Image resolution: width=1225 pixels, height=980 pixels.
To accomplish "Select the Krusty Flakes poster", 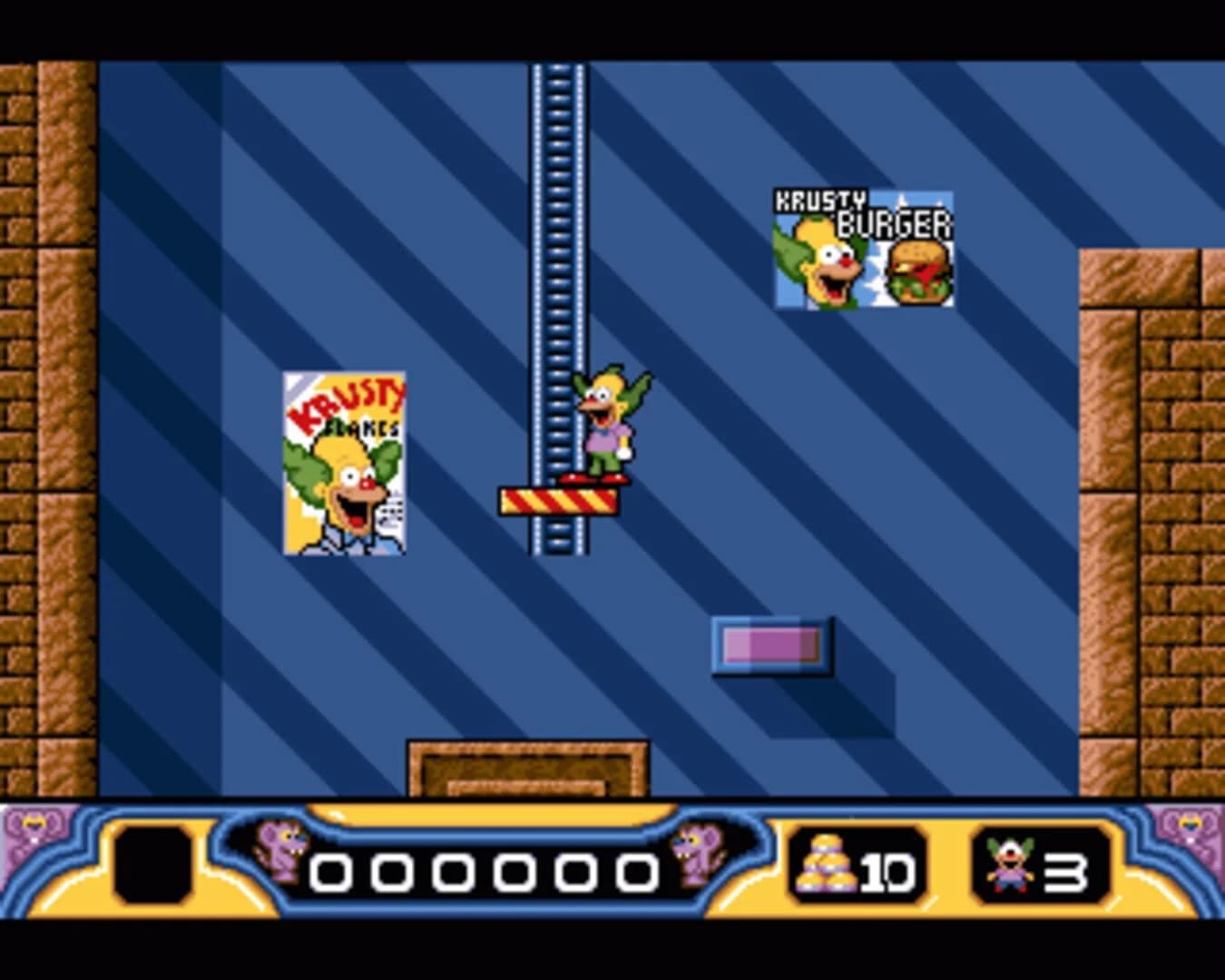I will (346, 463).
